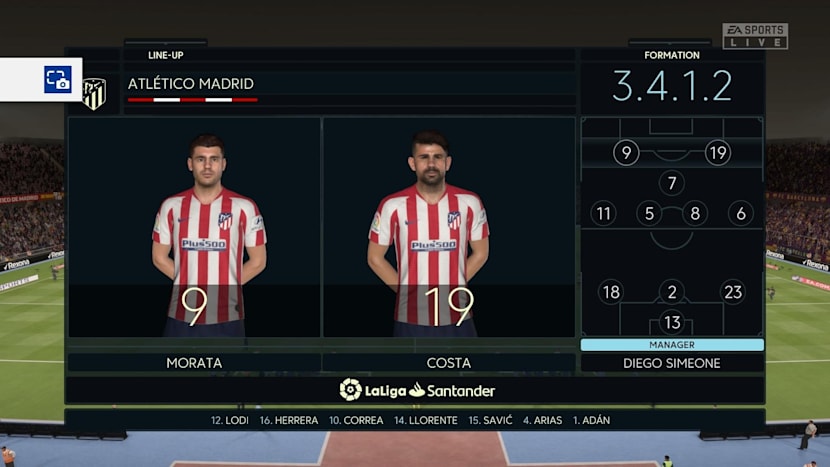Click substitute Herrera in the bench list
Image resolution: width=830 pixels, height=467 pixels.
289,420
